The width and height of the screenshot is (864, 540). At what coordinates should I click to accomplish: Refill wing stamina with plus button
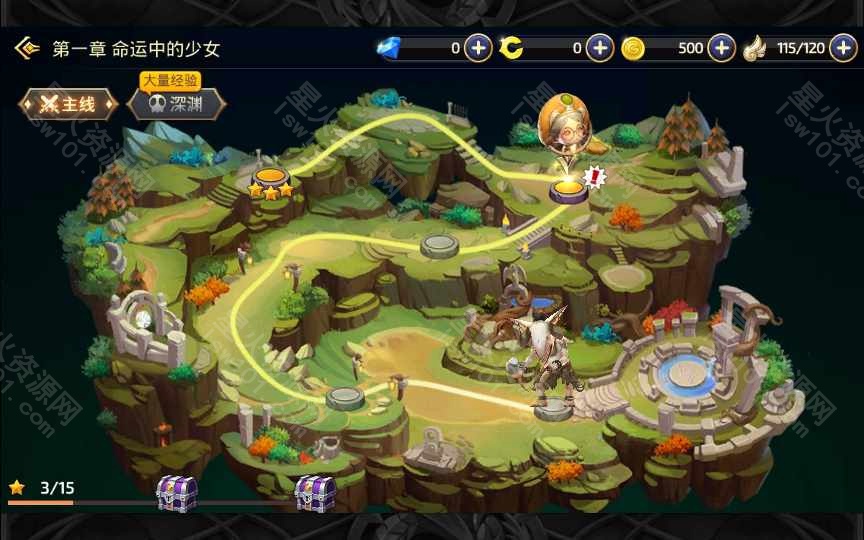click(x=843, y=48)
